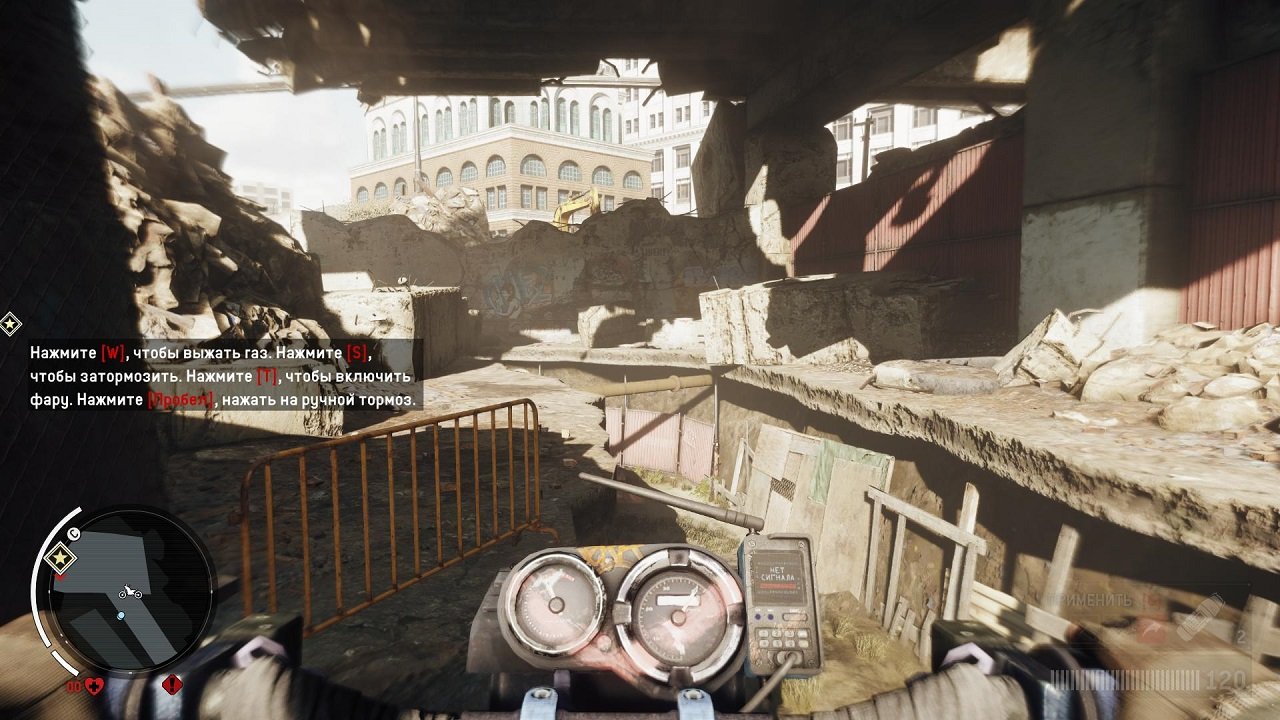Click the wide oval button above the phone keypad
This screenshot has height=720, width=1280.
(794, 617)
